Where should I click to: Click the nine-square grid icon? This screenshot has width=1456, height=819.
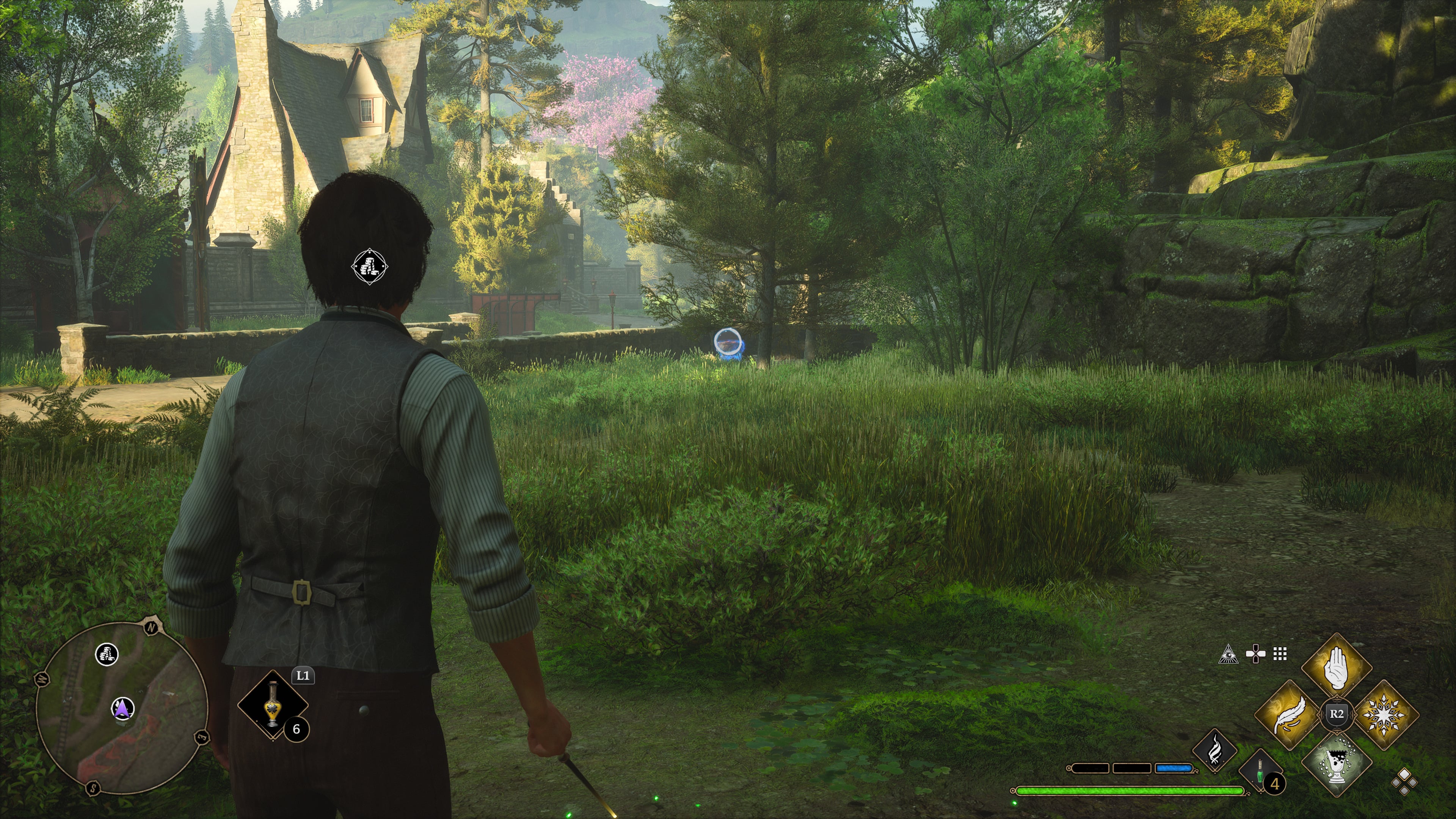click(x=1280, y=654)
